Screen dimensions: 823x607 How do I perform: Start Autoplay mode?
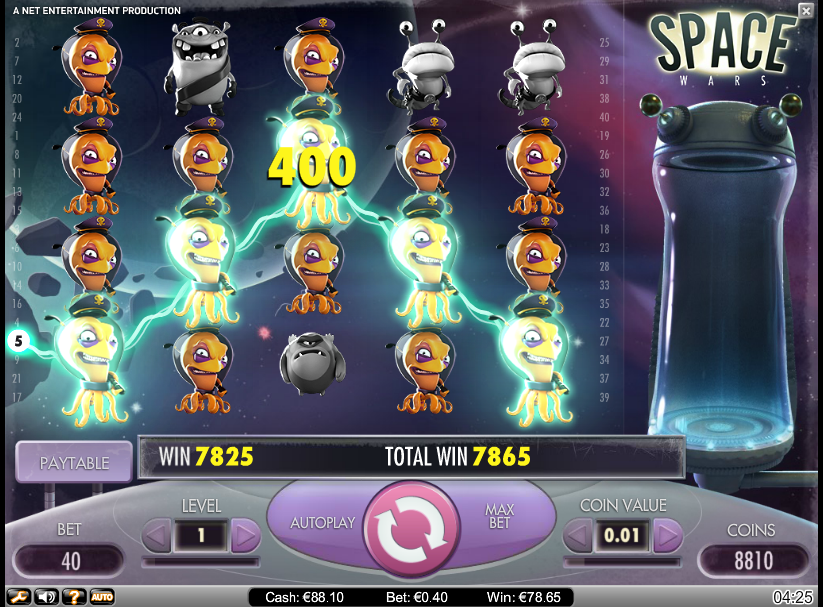(322, 523)
